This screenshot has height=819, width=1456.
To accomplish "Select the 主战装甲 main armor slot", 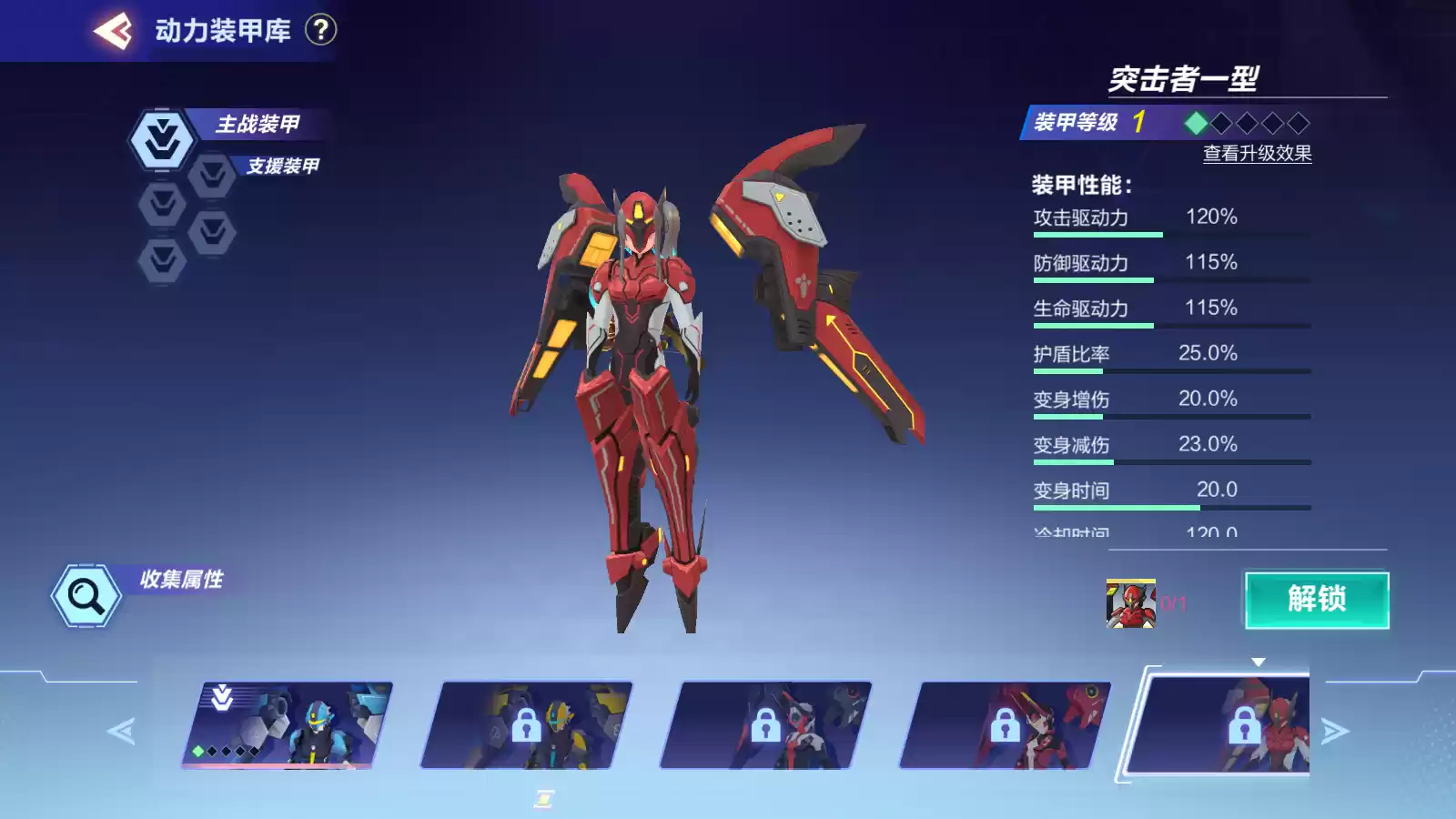I will click(x=163, y=140).
